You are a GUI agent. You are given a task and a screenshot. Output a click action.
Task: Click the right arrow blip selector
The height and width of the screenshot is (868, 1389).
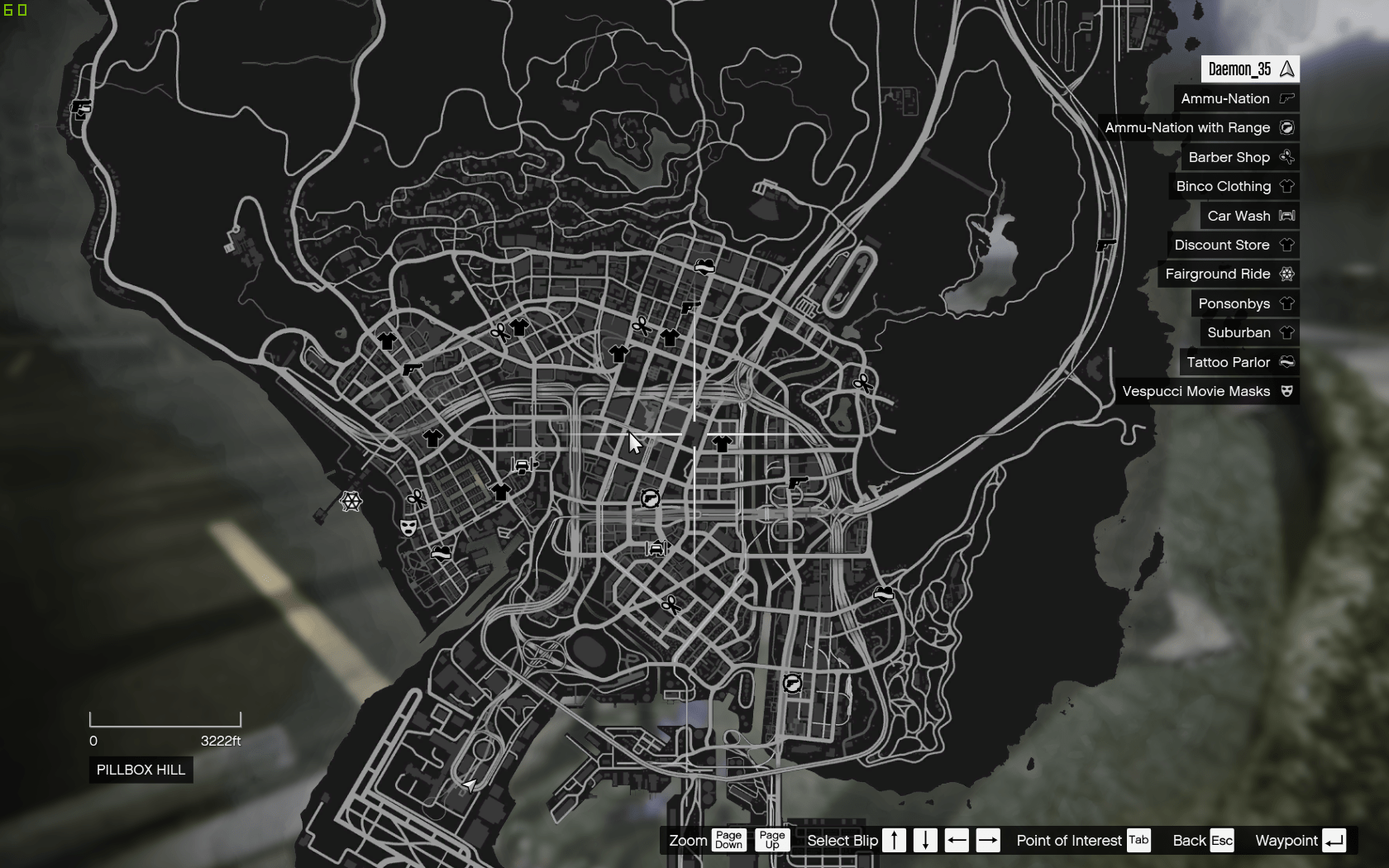[x=988, y=840]
